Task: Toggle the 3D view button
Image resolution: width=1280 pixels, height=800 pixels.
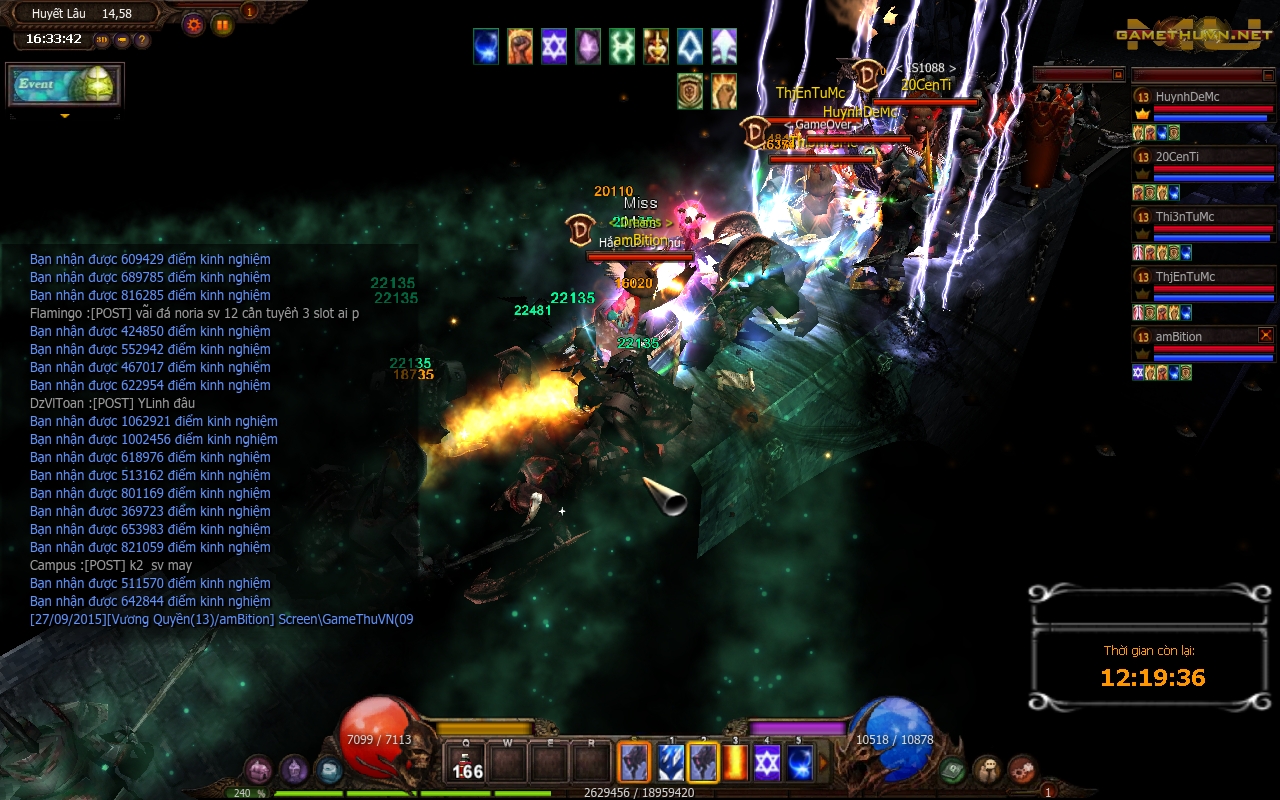Action: (103, 41)
